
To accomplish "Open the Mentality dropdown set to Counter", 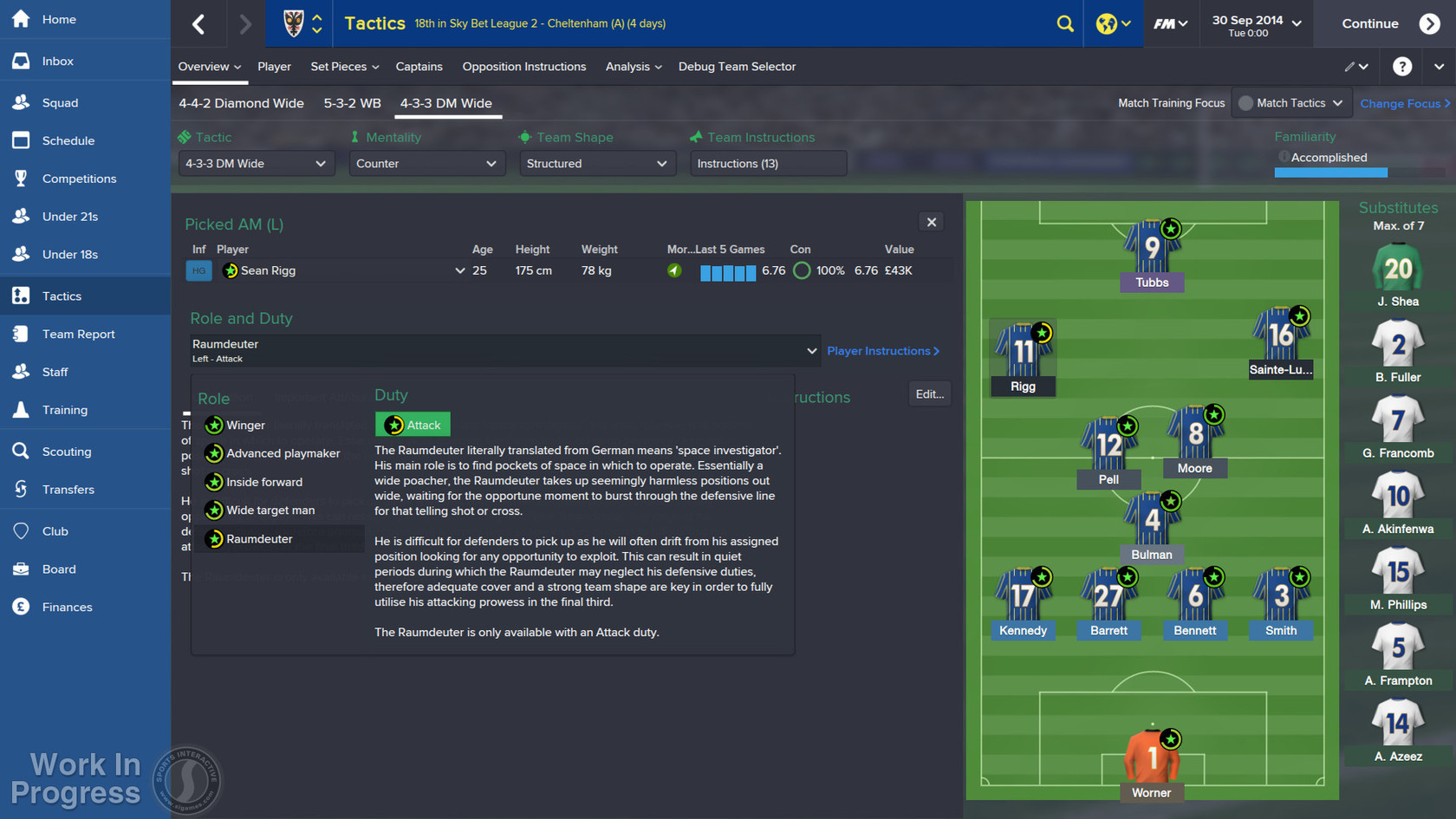I will tap(426, 164).
